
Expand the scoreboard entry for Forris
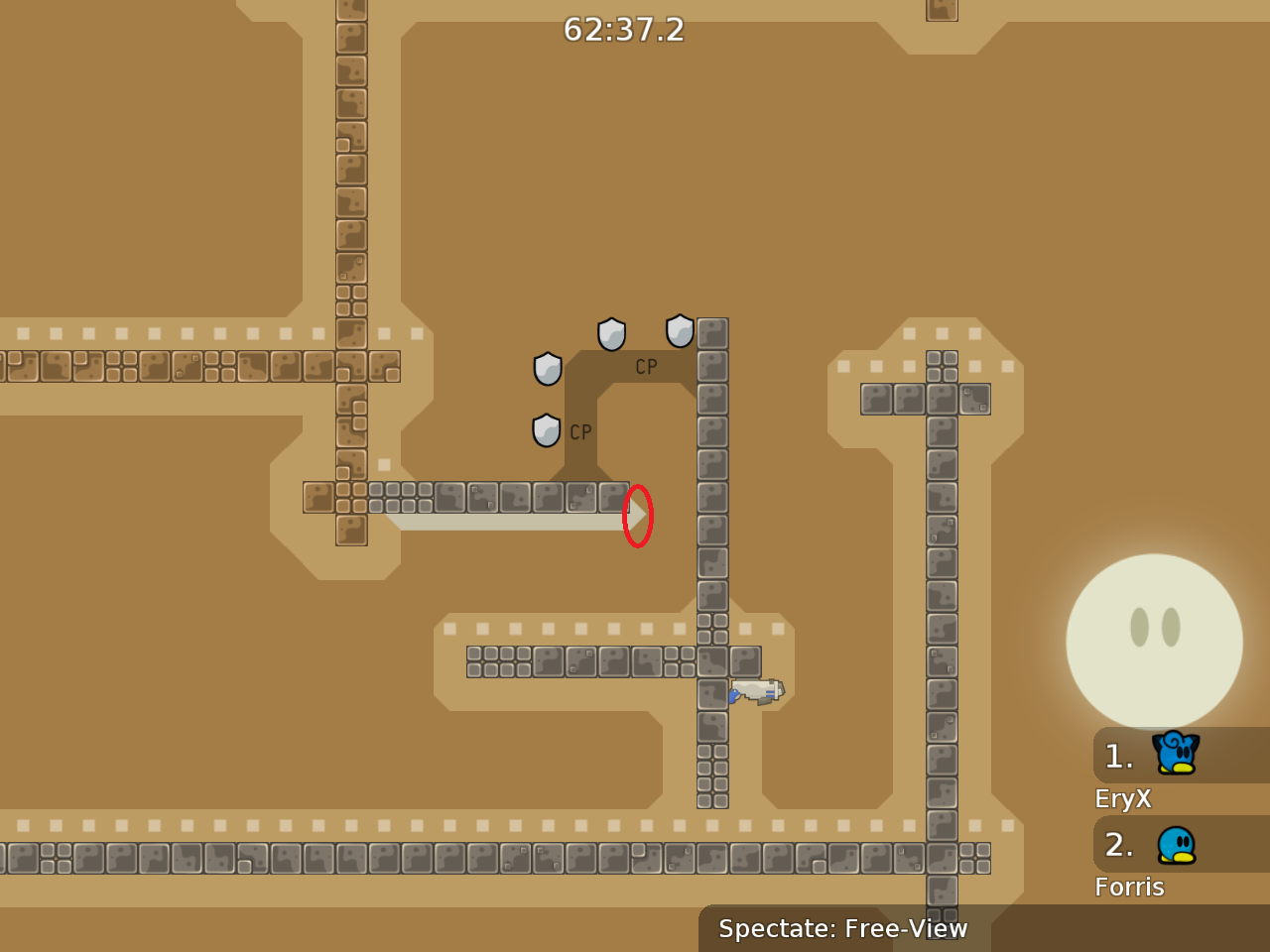pyautogui.click(x=1181, y=845)
